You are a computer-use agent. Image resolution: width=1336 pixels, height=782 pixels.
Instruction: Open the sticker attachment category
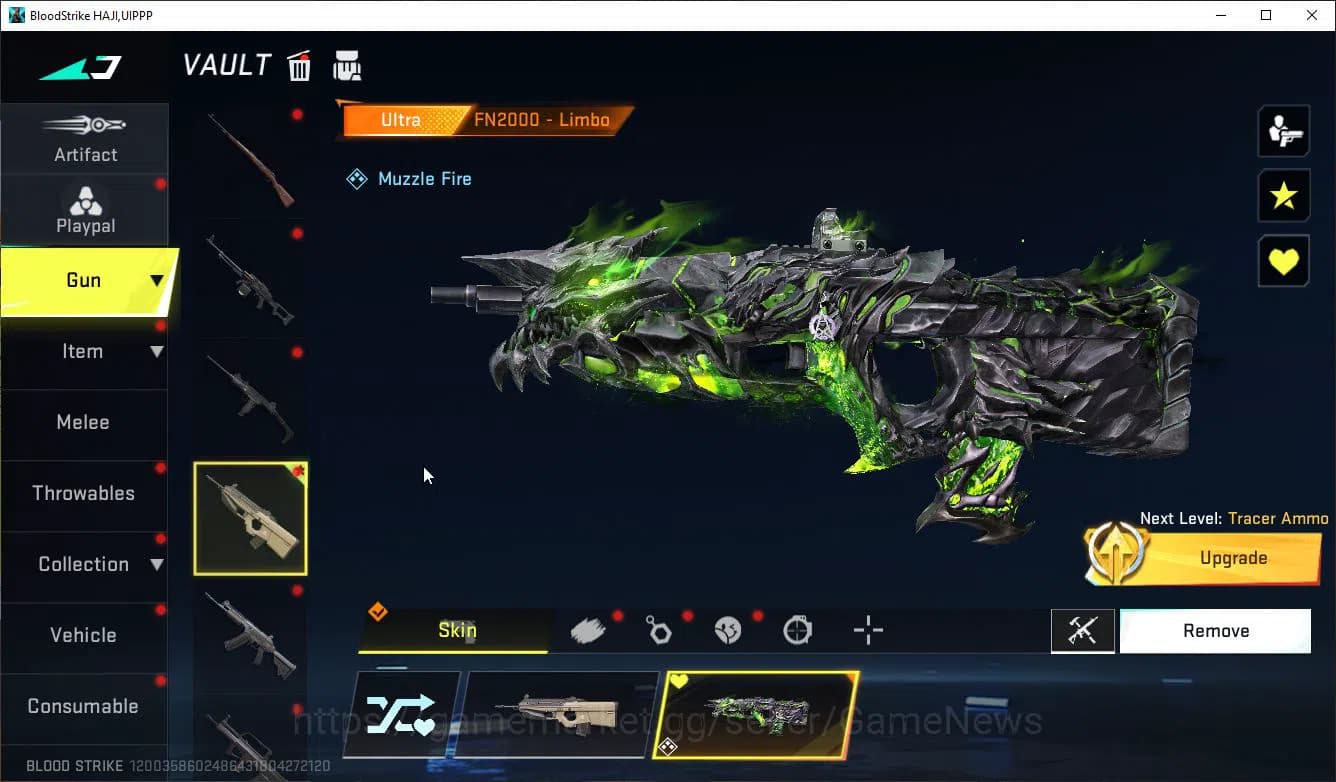[727, 630]
